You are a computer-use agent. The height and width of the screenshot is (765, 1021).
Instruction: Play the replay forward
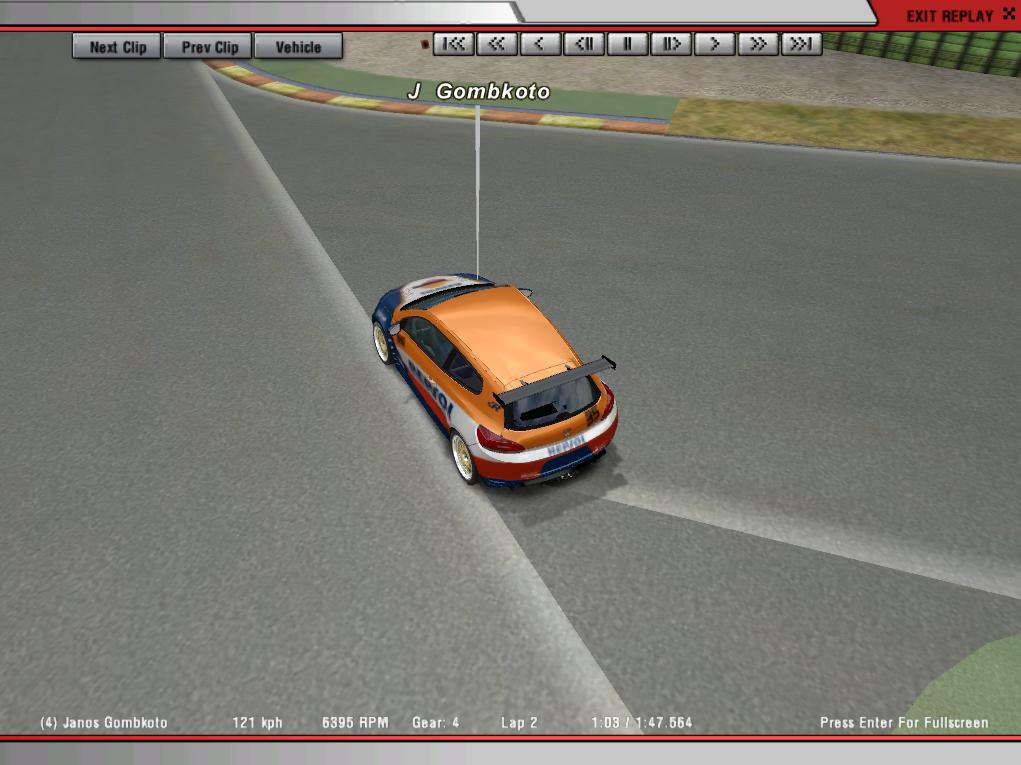tap(715, 44)
